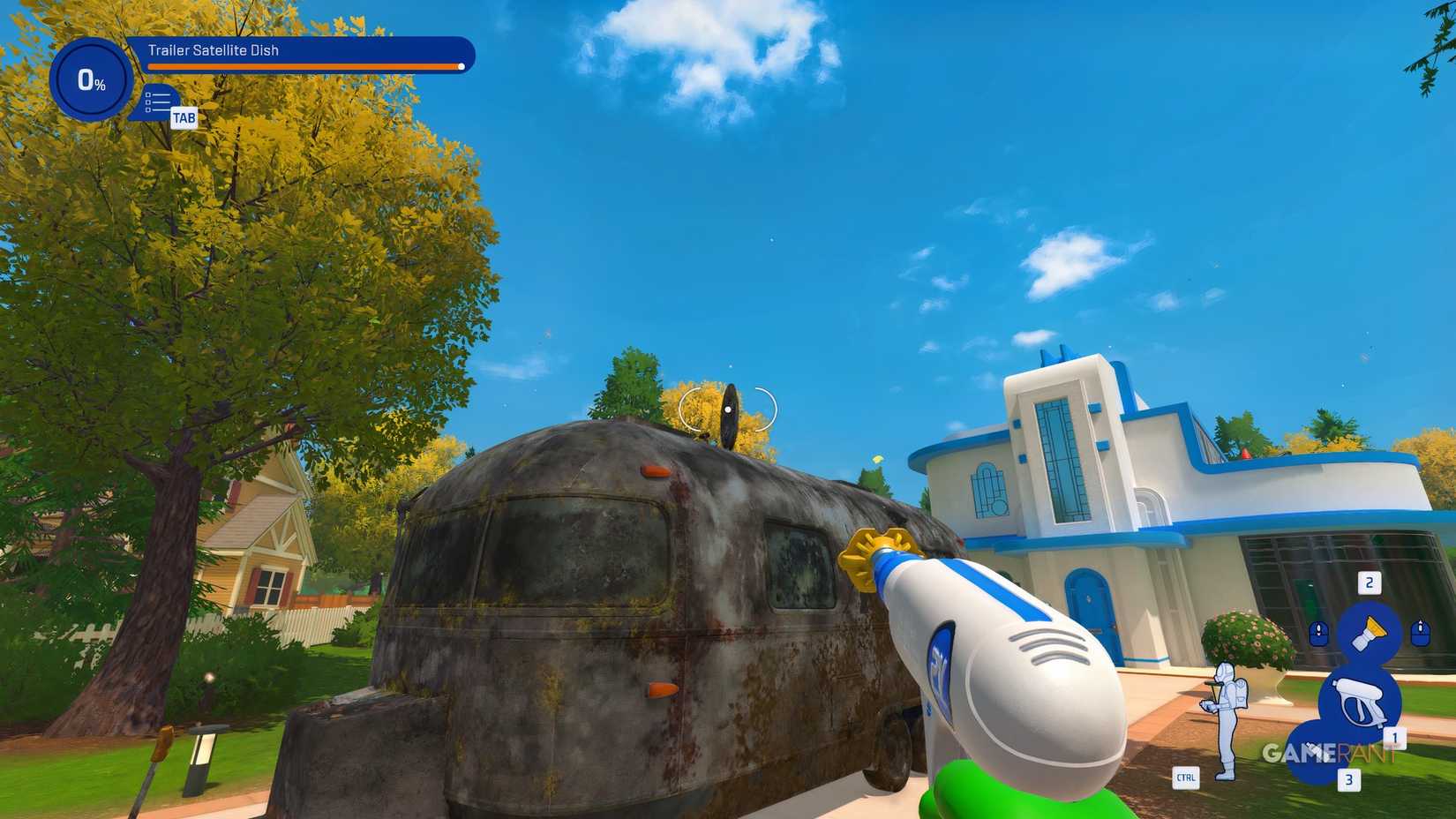The width and height of the screenshot is (1456, 819).
Task: Click the circular 0% completion badge
Action: [x=92, y=81]
